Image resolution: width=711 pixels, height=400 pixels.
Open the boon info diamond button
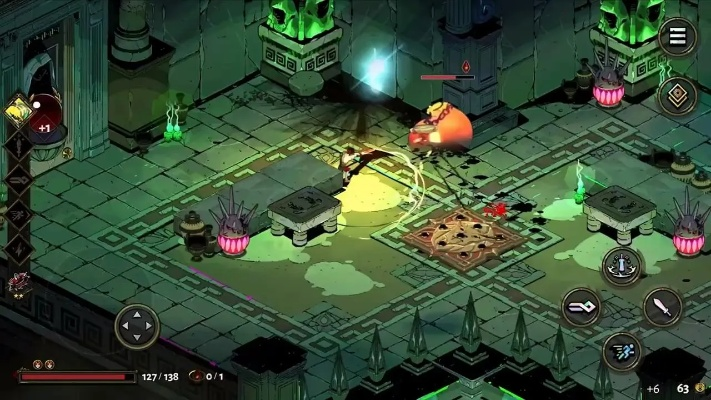(x=677, y=96)
